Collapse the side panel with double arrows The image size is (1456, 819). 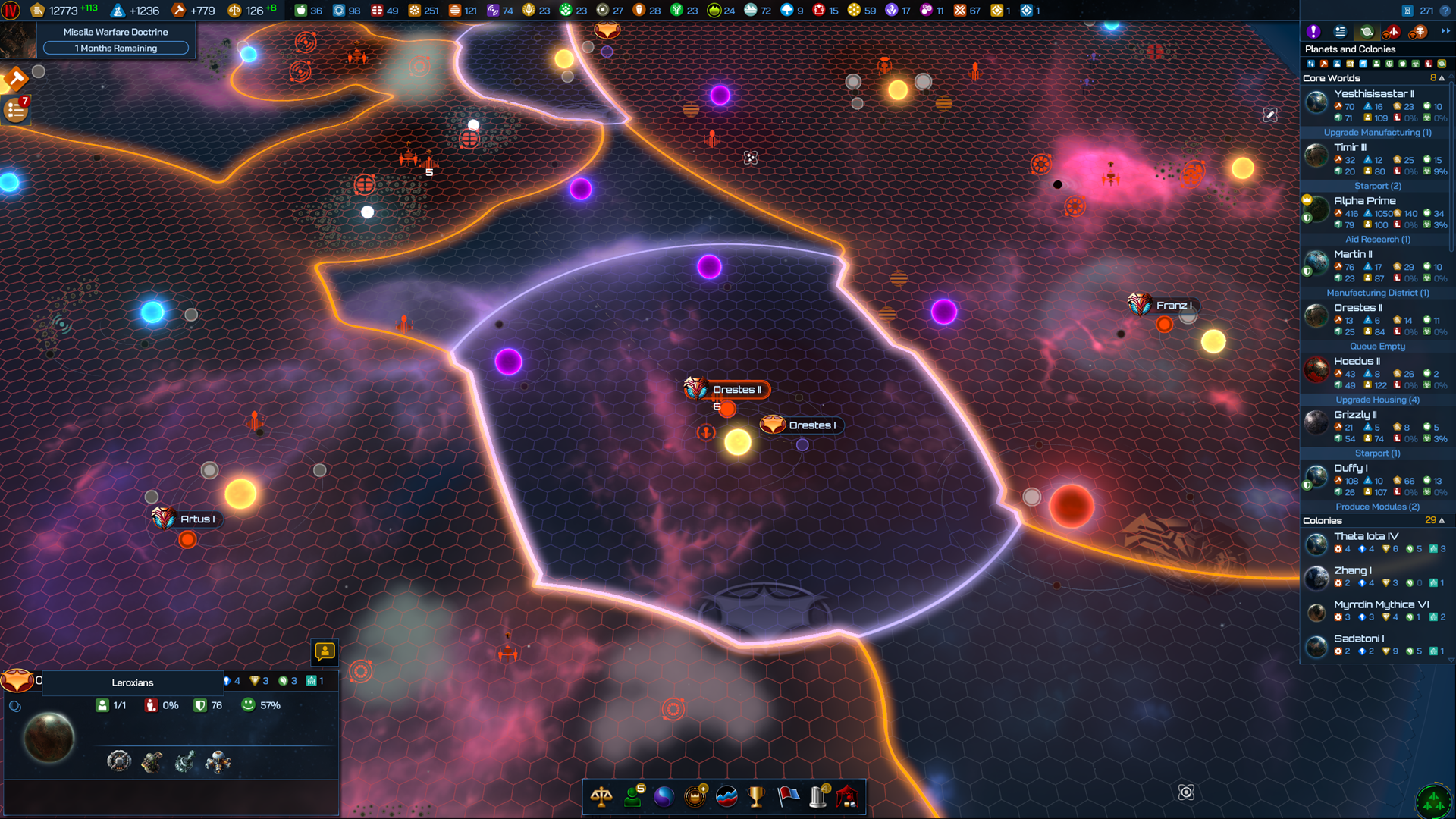tap(1445, 32)
